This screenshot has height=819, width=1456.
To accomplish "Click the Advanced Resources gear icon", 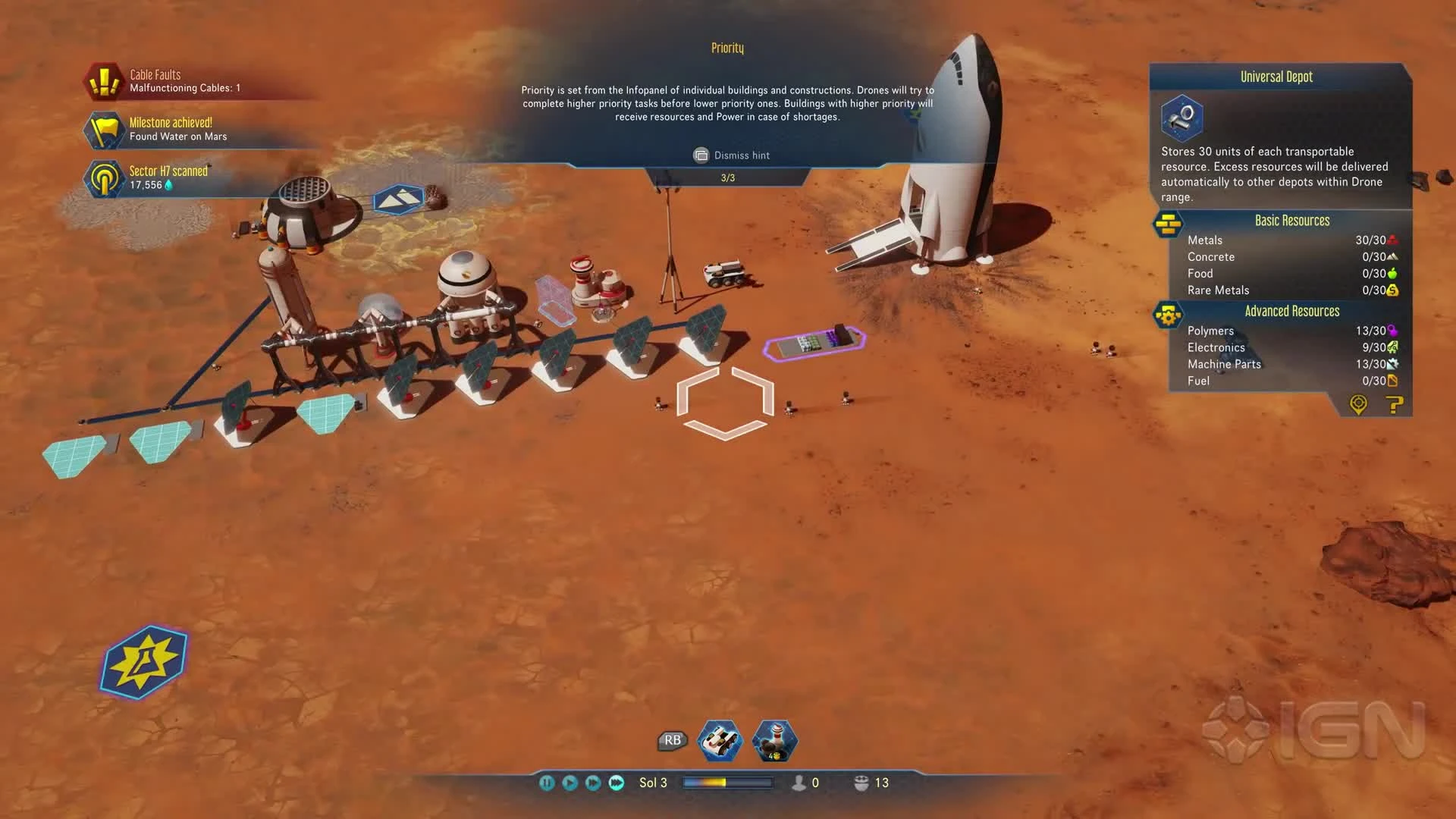I will pyautogui.click(x=1166, y=313).
